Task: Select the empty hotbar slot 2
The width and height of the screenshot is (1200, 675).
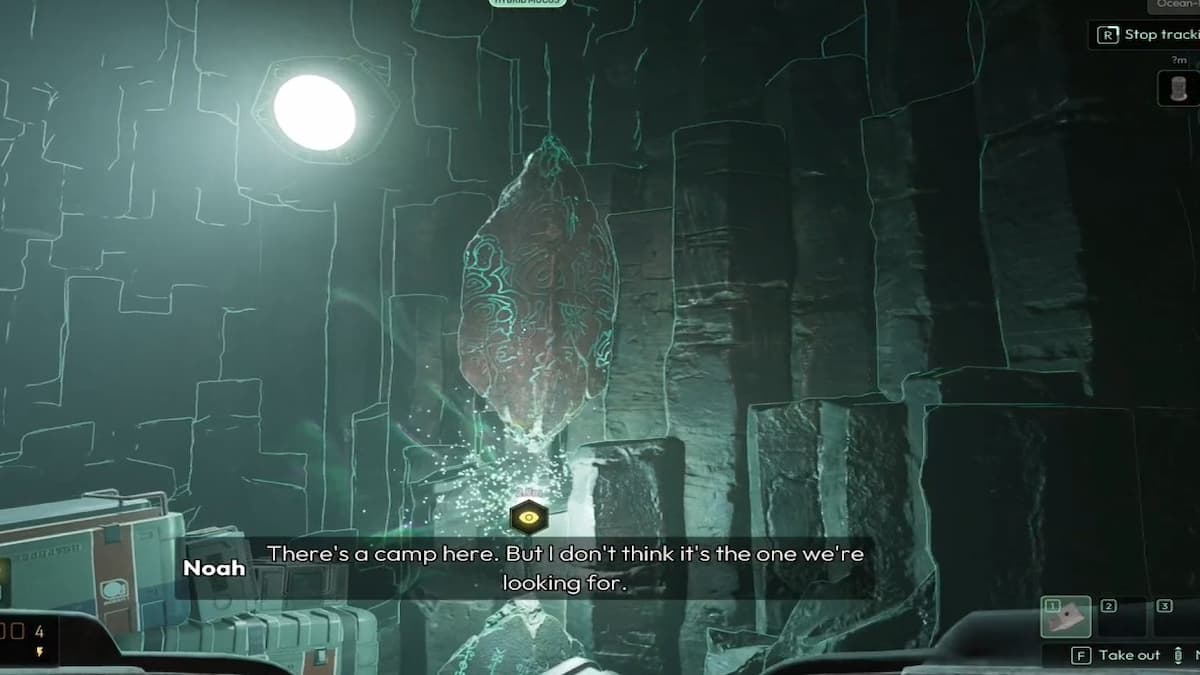Action: pos(1121,617)
